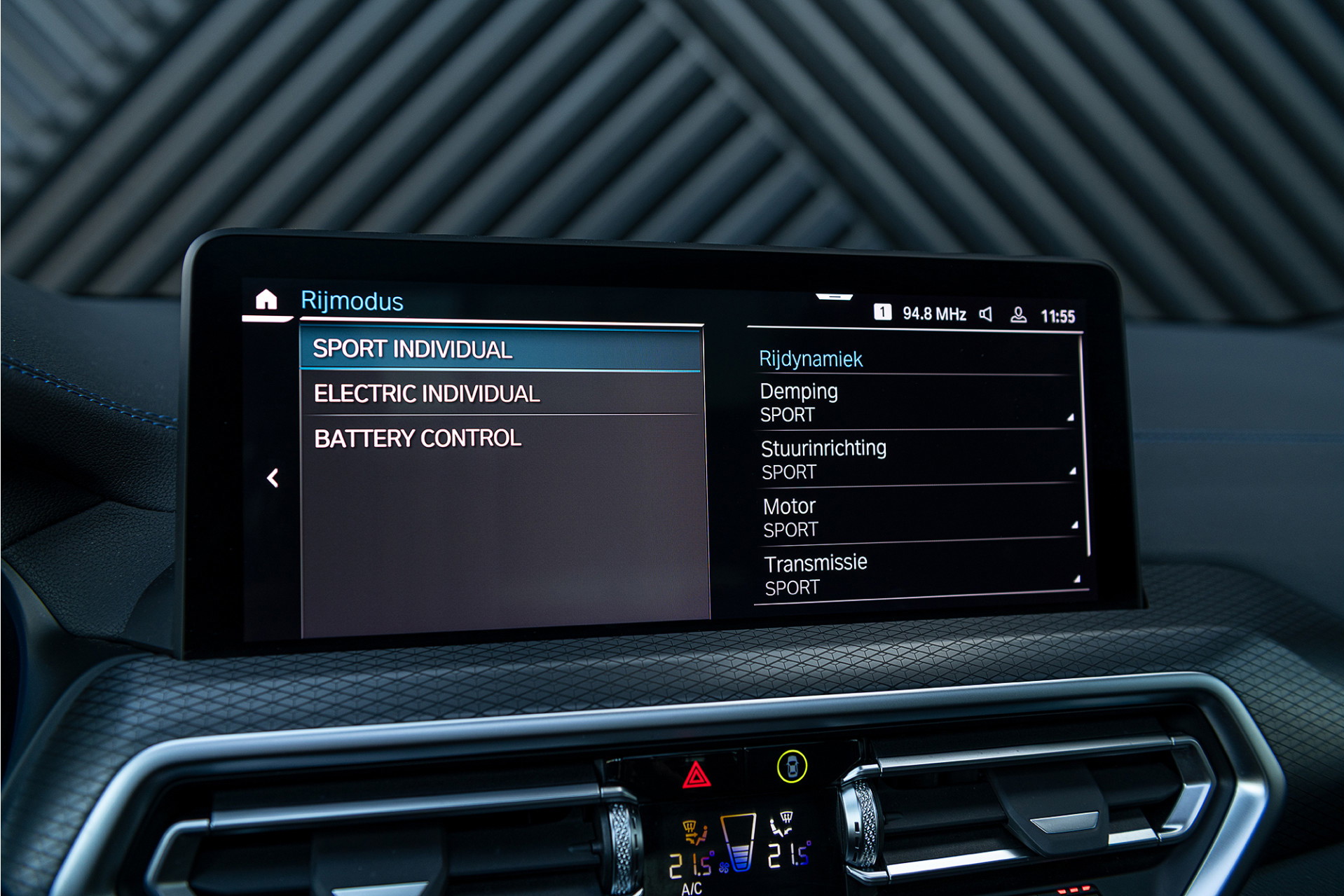Viewport: 1344px width, 896px height.
Task: Adjust the Motor setting
Action: coord(918,518)
